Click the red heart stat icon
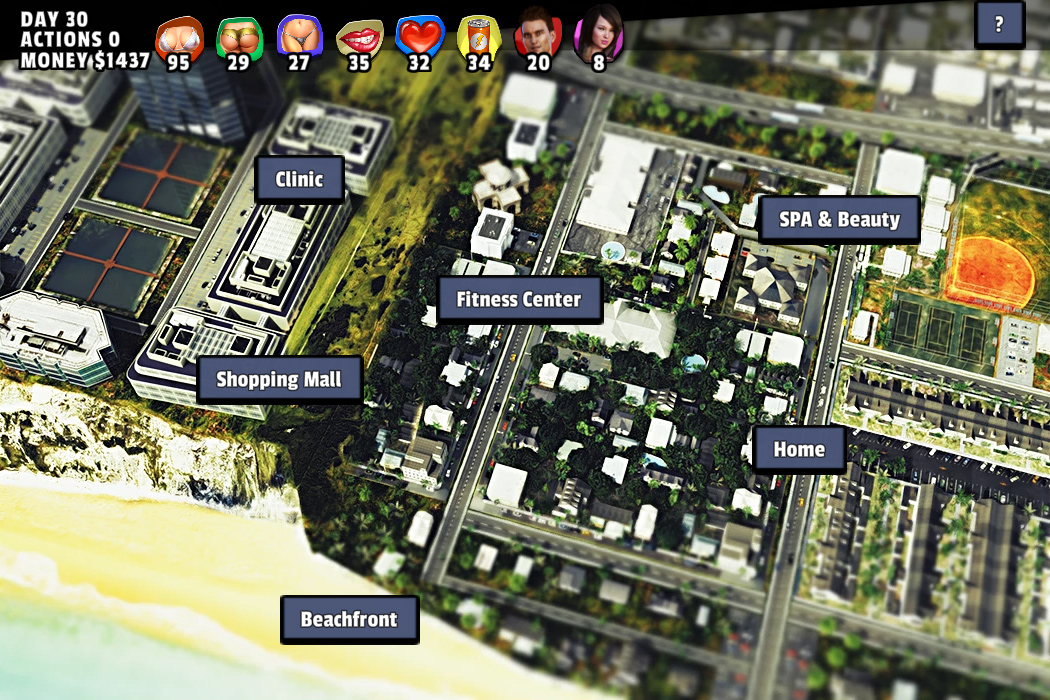This screenshot has width=1050, height=700. pos(419,38)
